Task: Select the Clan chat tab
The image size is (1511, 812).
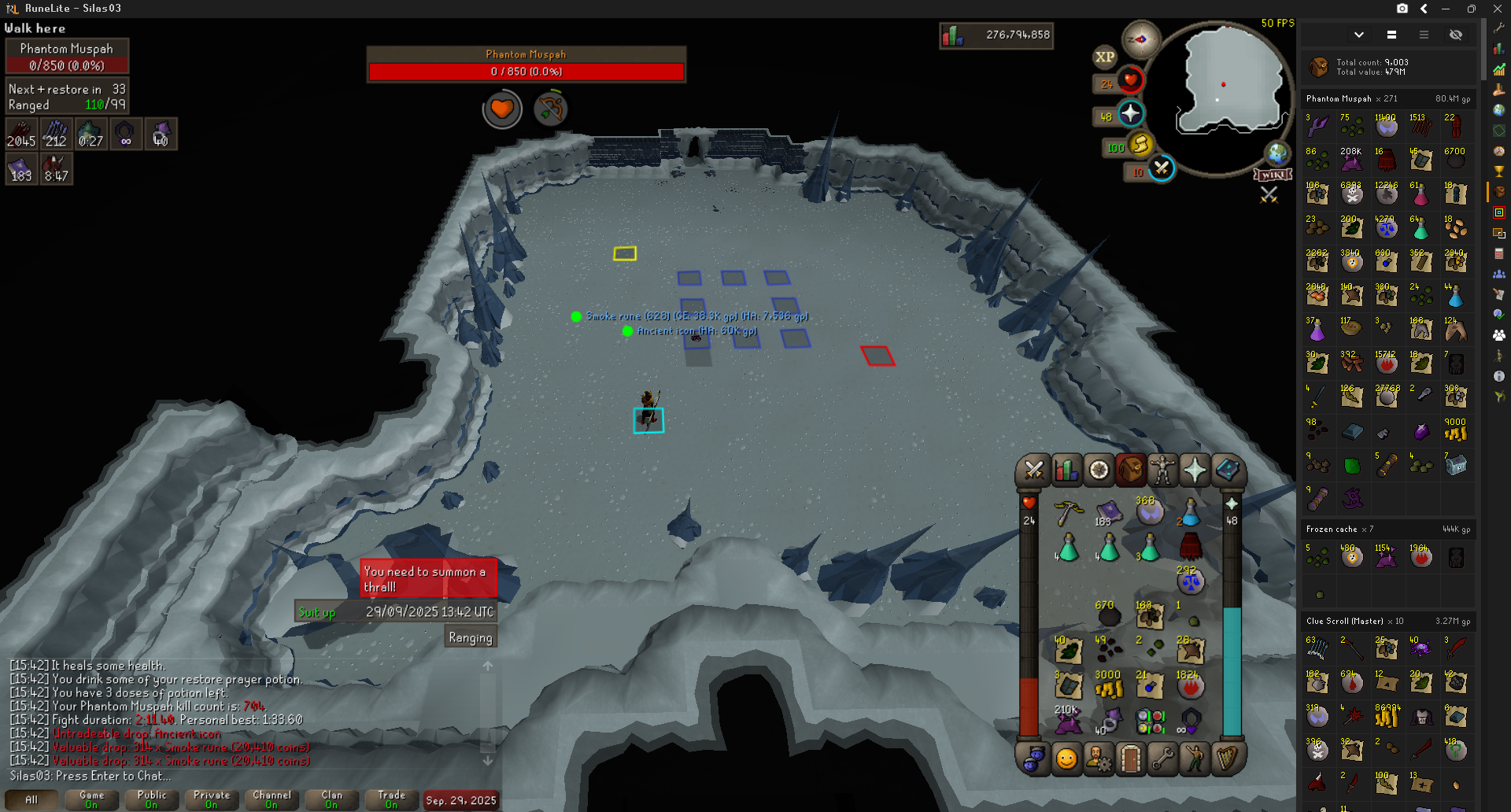Action: click(331, 799)
